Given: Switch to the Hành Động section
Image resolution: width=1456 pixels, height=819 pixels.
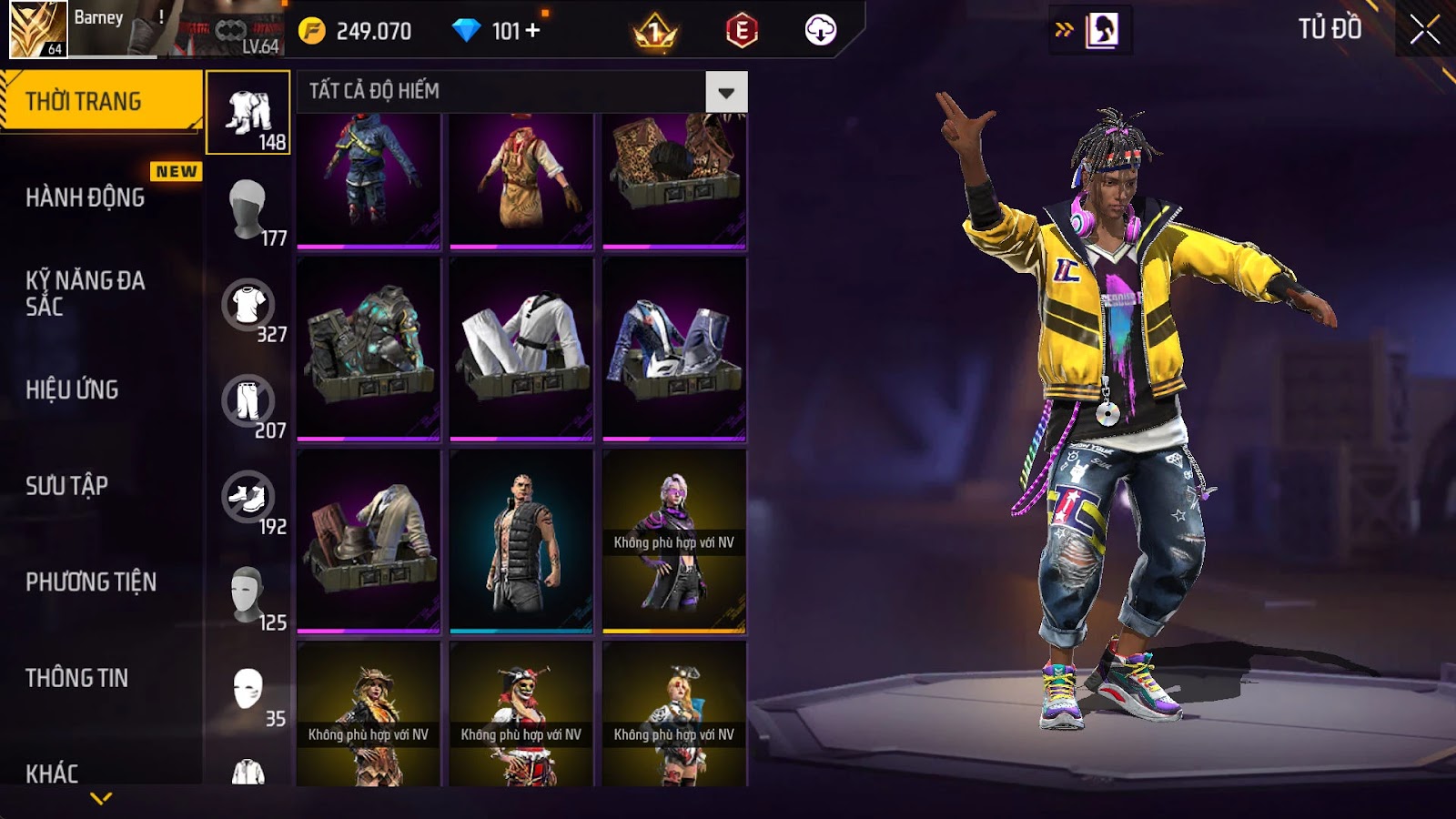Looking at the screenshot, I should 86,197.
